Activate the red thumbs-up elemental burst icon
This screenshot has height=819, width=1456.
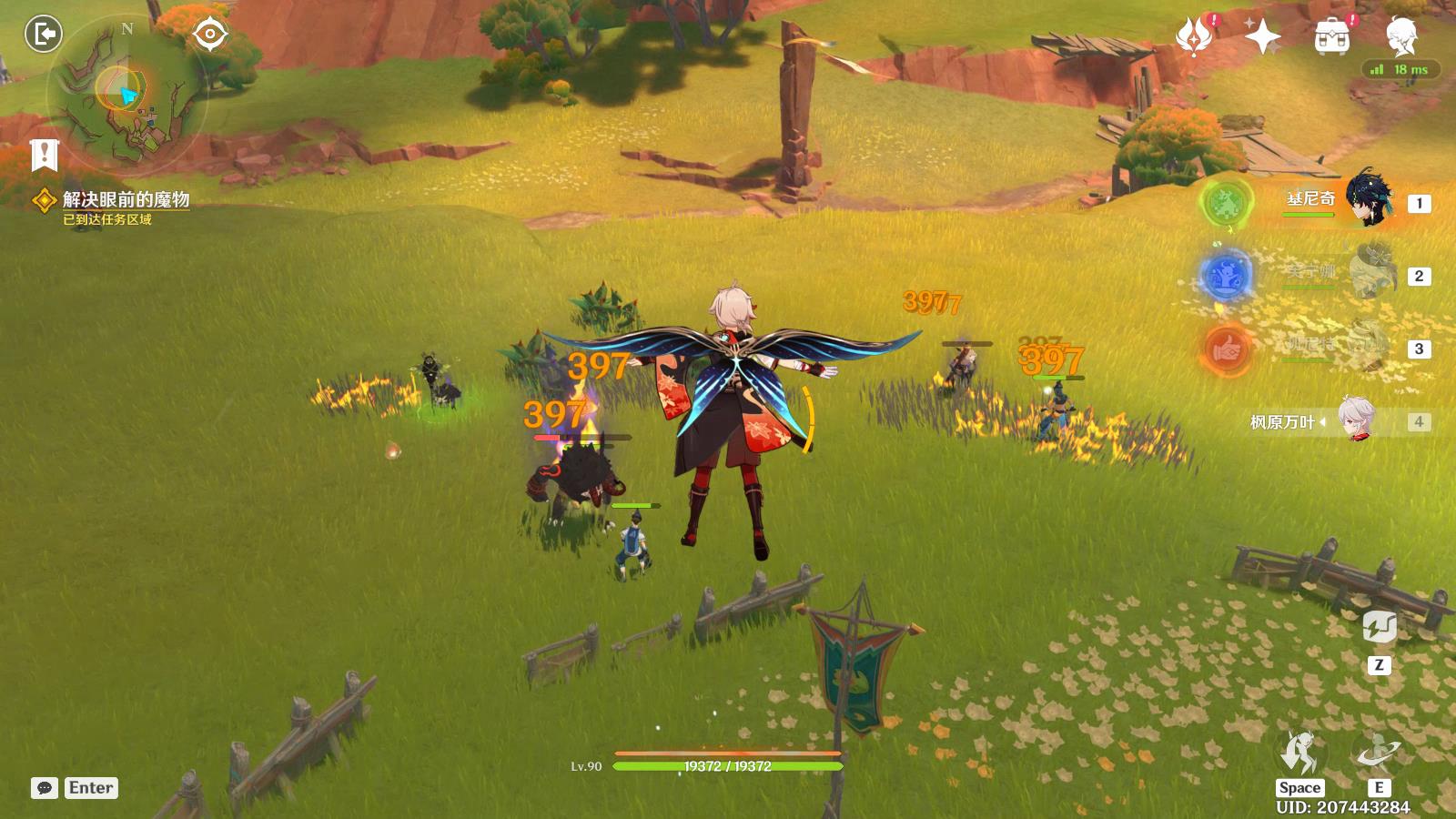(1226, 349)
